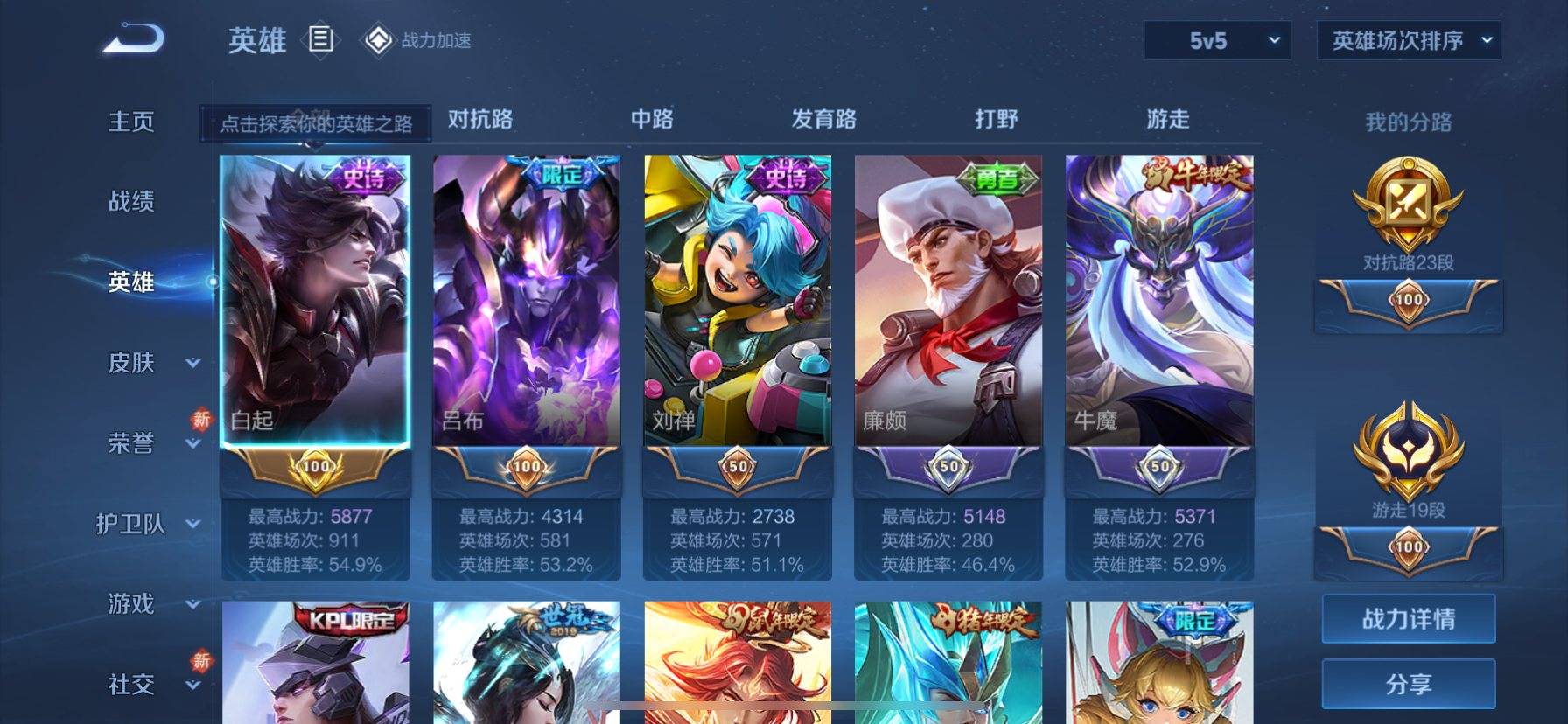The width and height of the screenshot is (1568, 724).
Task: Open the 牛魔 hero card
Action: coord(1158,302)
